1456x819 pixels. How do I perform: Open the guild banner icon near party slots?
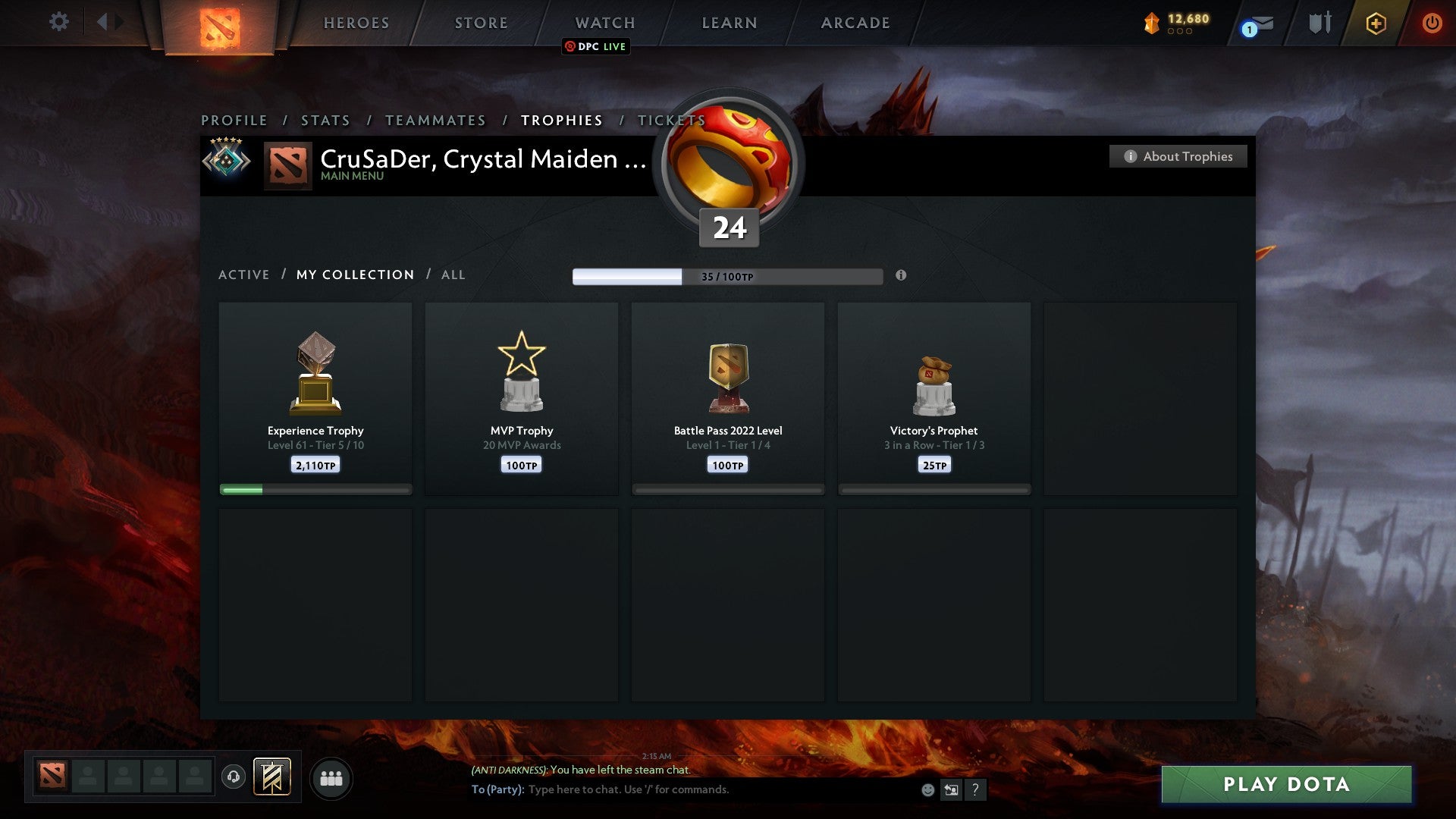273,778
